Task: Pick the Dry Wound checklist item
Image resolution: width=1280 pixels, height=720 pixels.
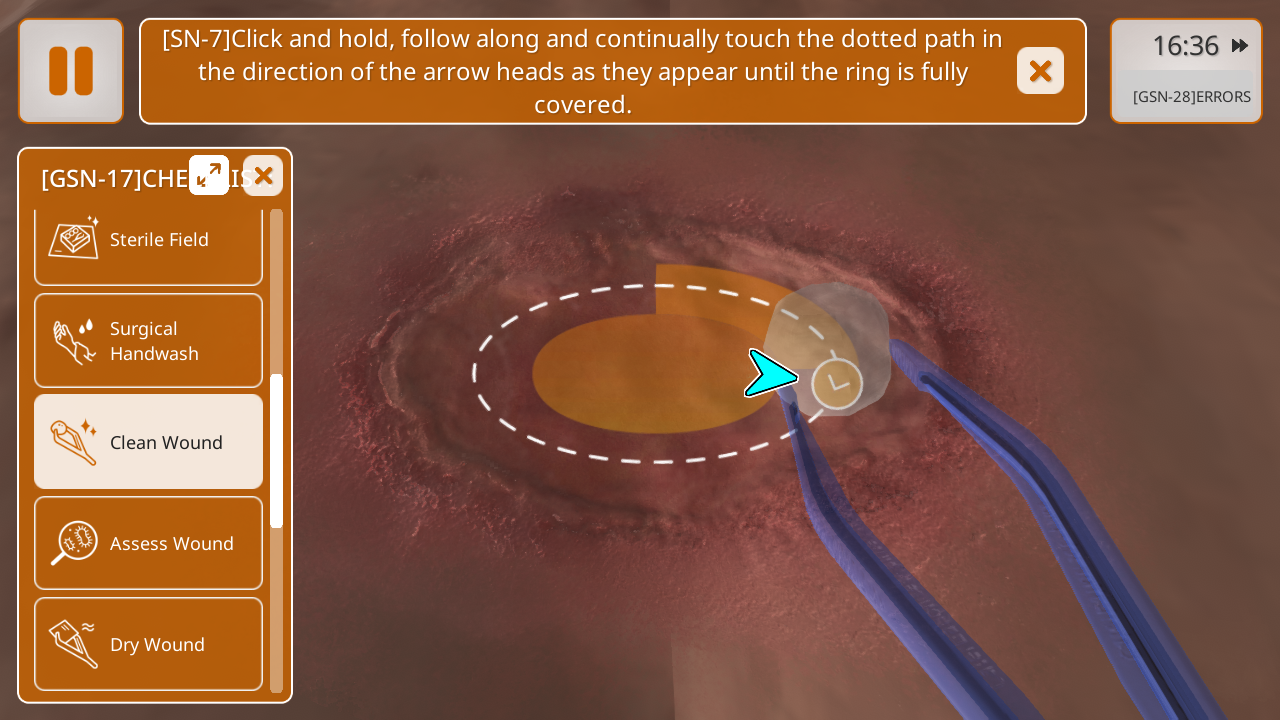Action: click(x=148, y=644)
